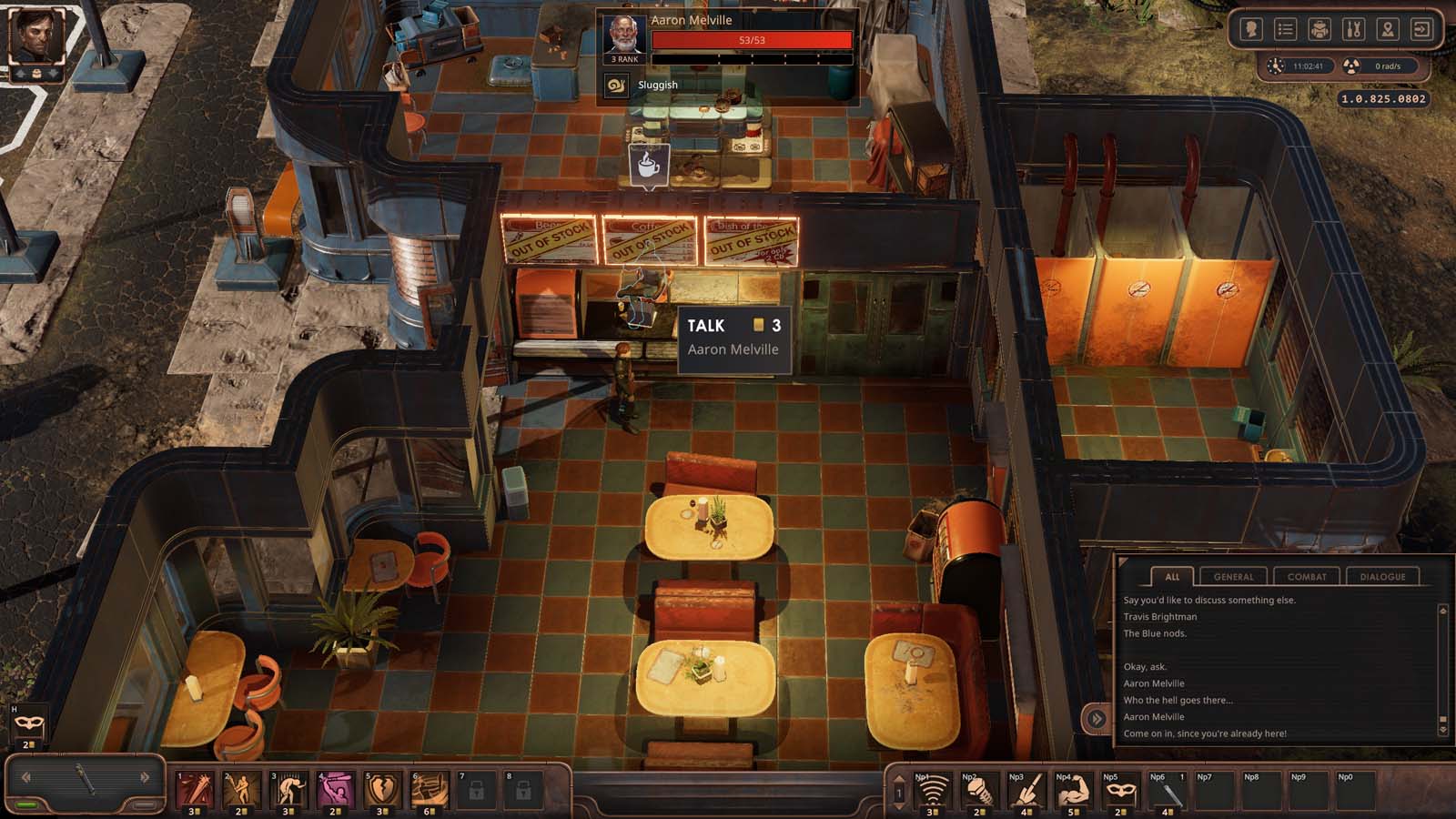The width and height of the screenshot is (1456, 819).
Task: Open the world map icon
Action: coord(1387,28)
